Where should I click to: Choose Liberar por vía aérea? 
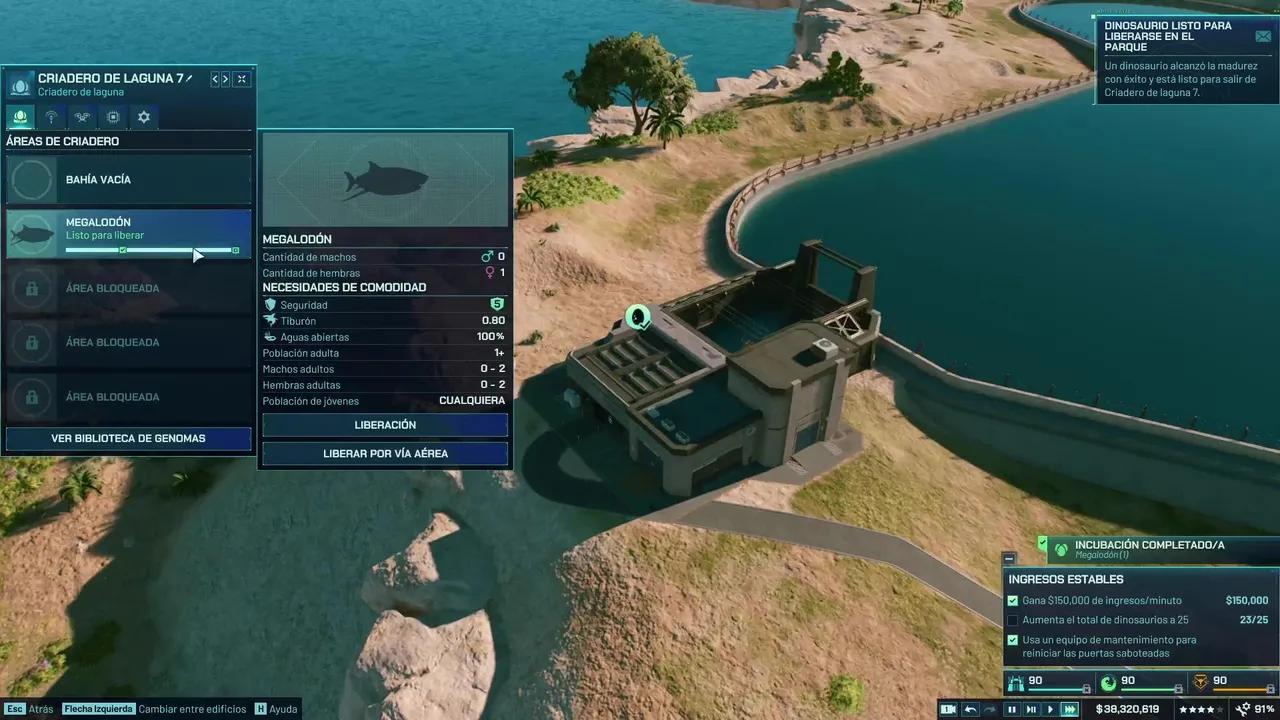385,454
